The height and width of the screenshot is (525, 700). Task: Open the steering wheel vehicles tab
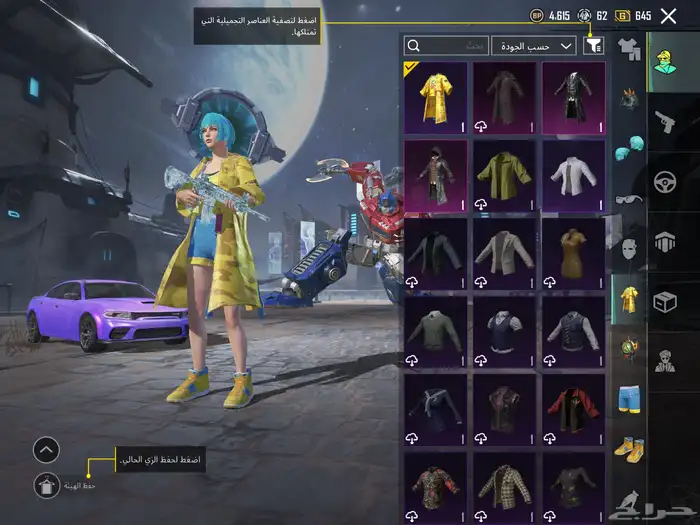pyautogui.click(x=665, y=182)
